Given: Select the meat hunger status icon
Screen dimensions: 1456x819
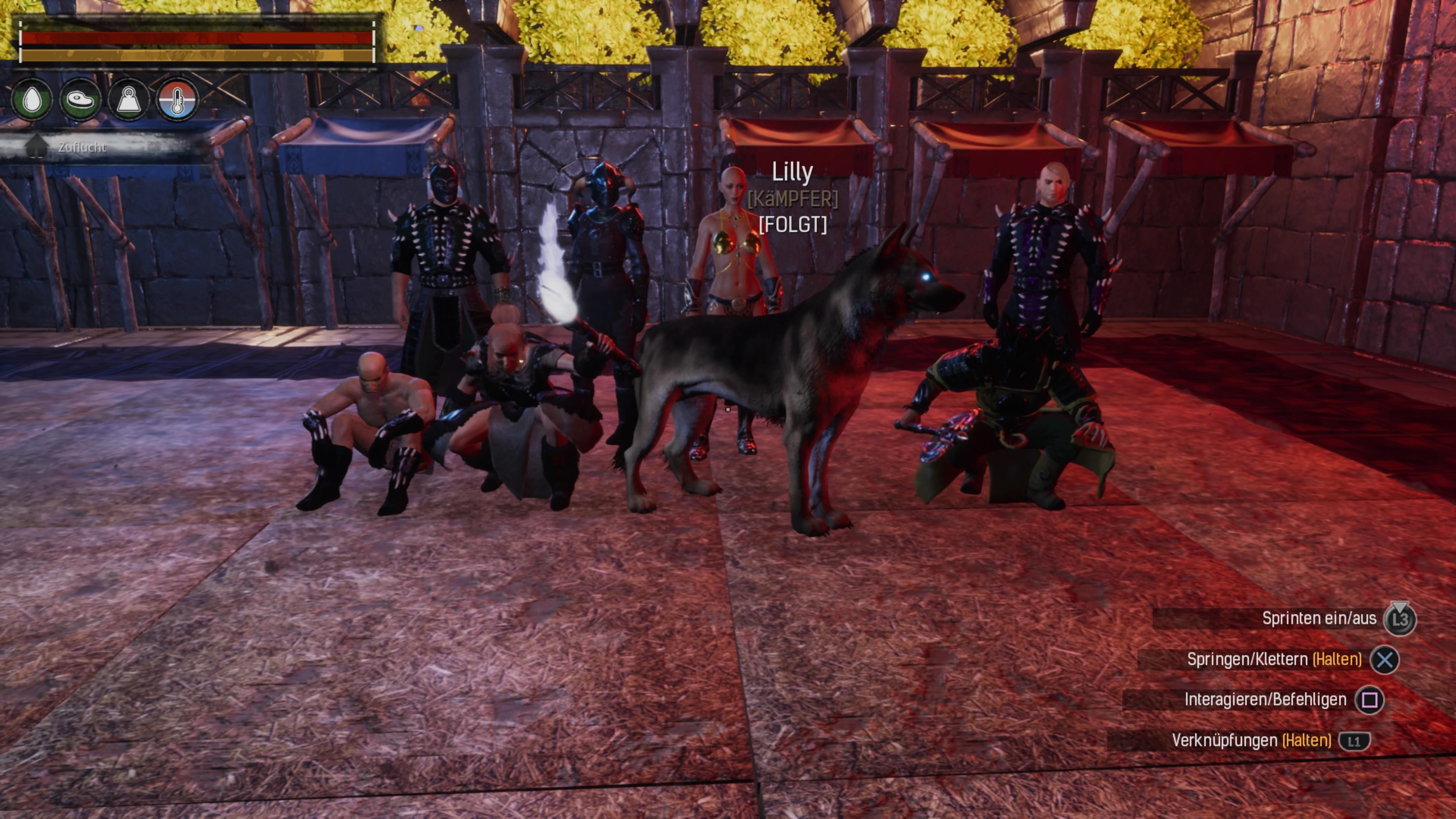Looking at the screenshot, I should (80, 100).
